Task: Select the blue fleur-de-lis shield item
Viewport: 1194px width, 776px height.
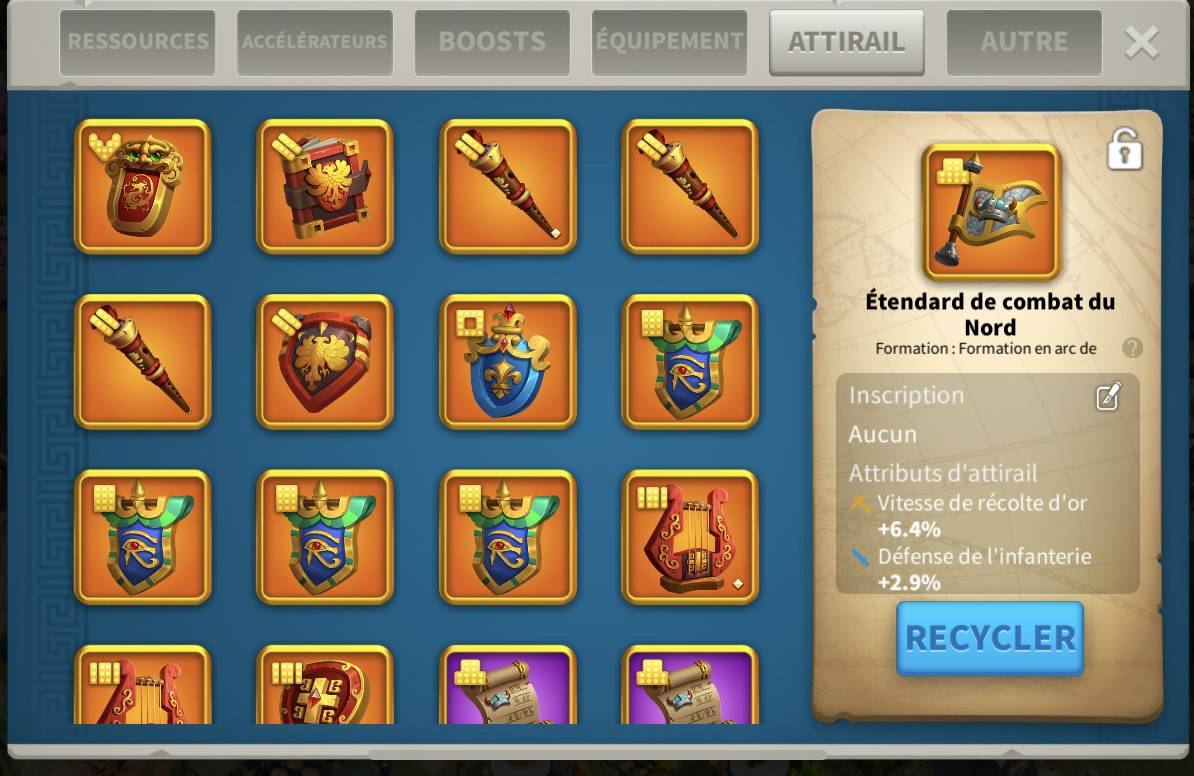Action: tap(508, 362)
